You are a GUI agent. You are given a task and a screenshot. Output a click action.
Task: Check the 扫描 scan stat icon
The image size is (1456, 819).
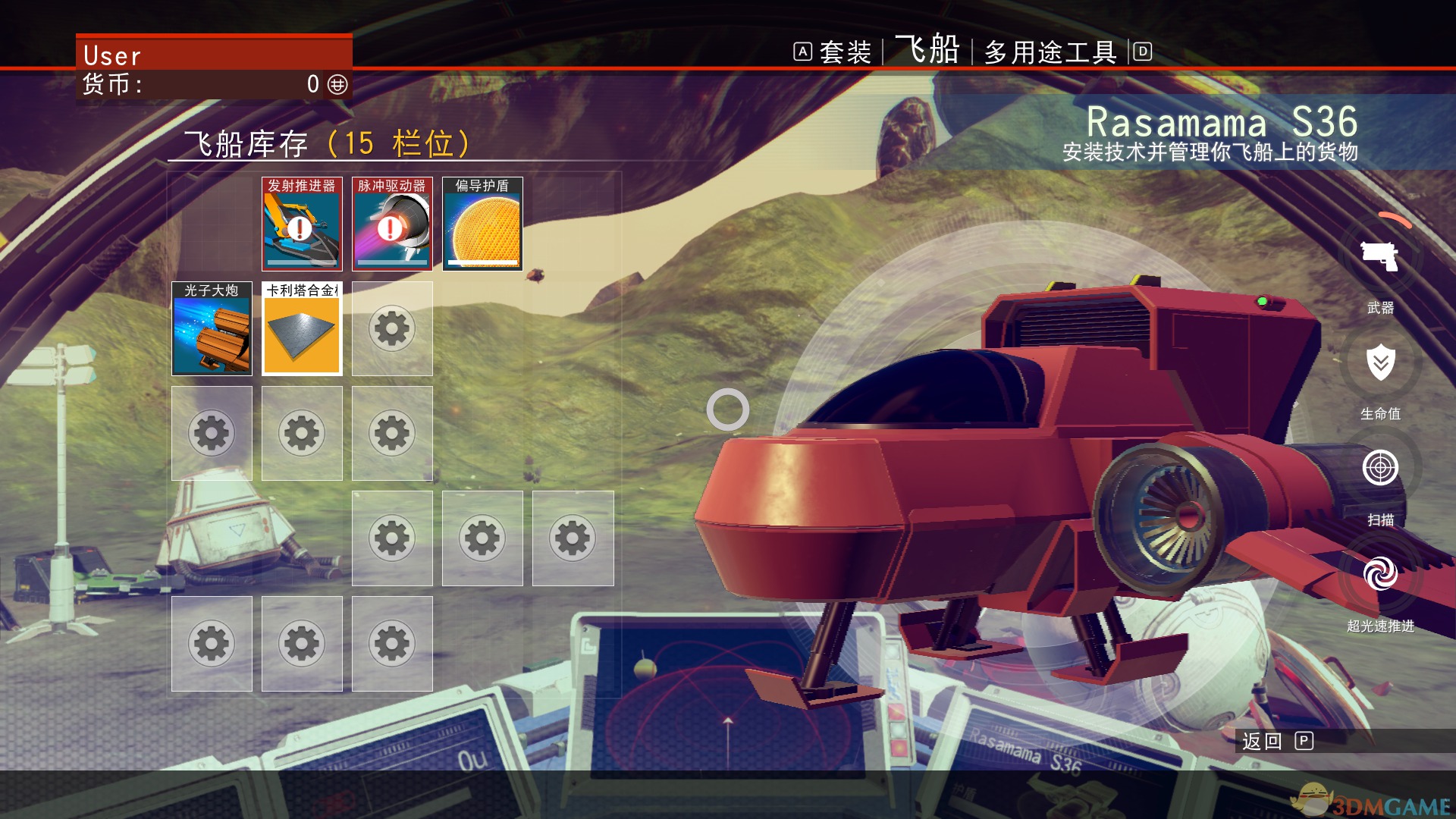coord(1380,468)
